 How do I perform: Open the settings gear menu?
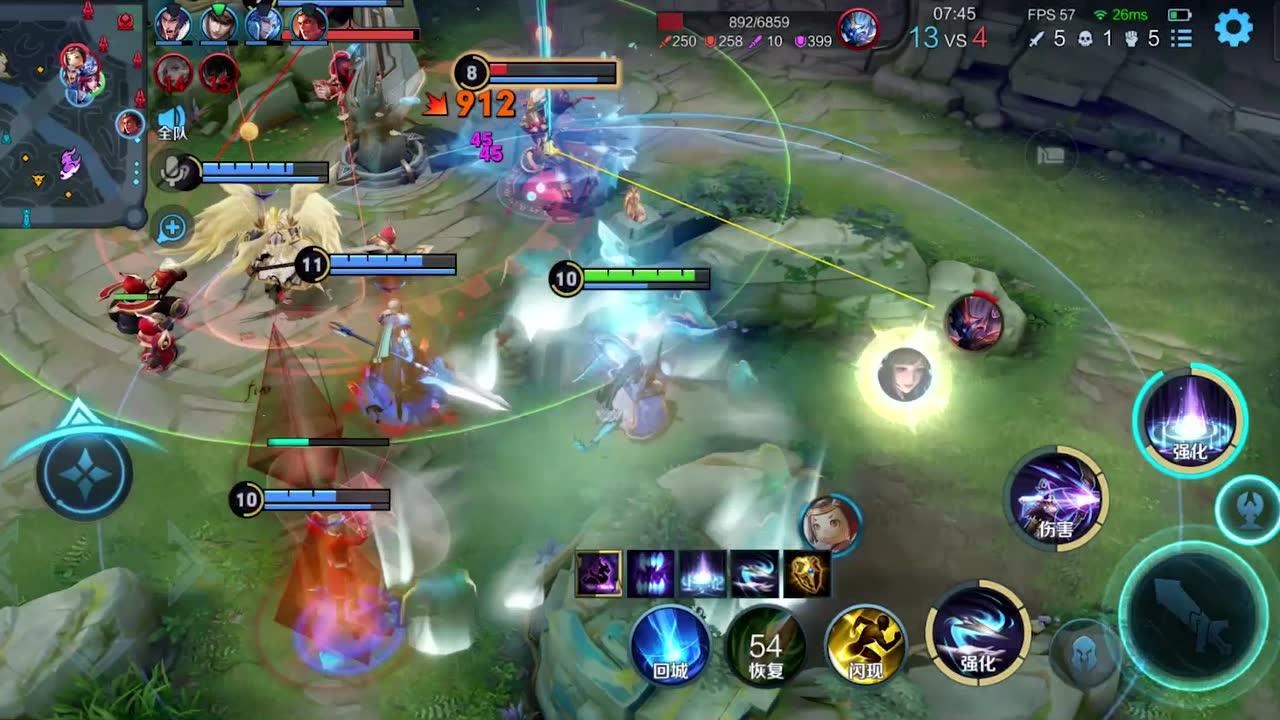1233,28
